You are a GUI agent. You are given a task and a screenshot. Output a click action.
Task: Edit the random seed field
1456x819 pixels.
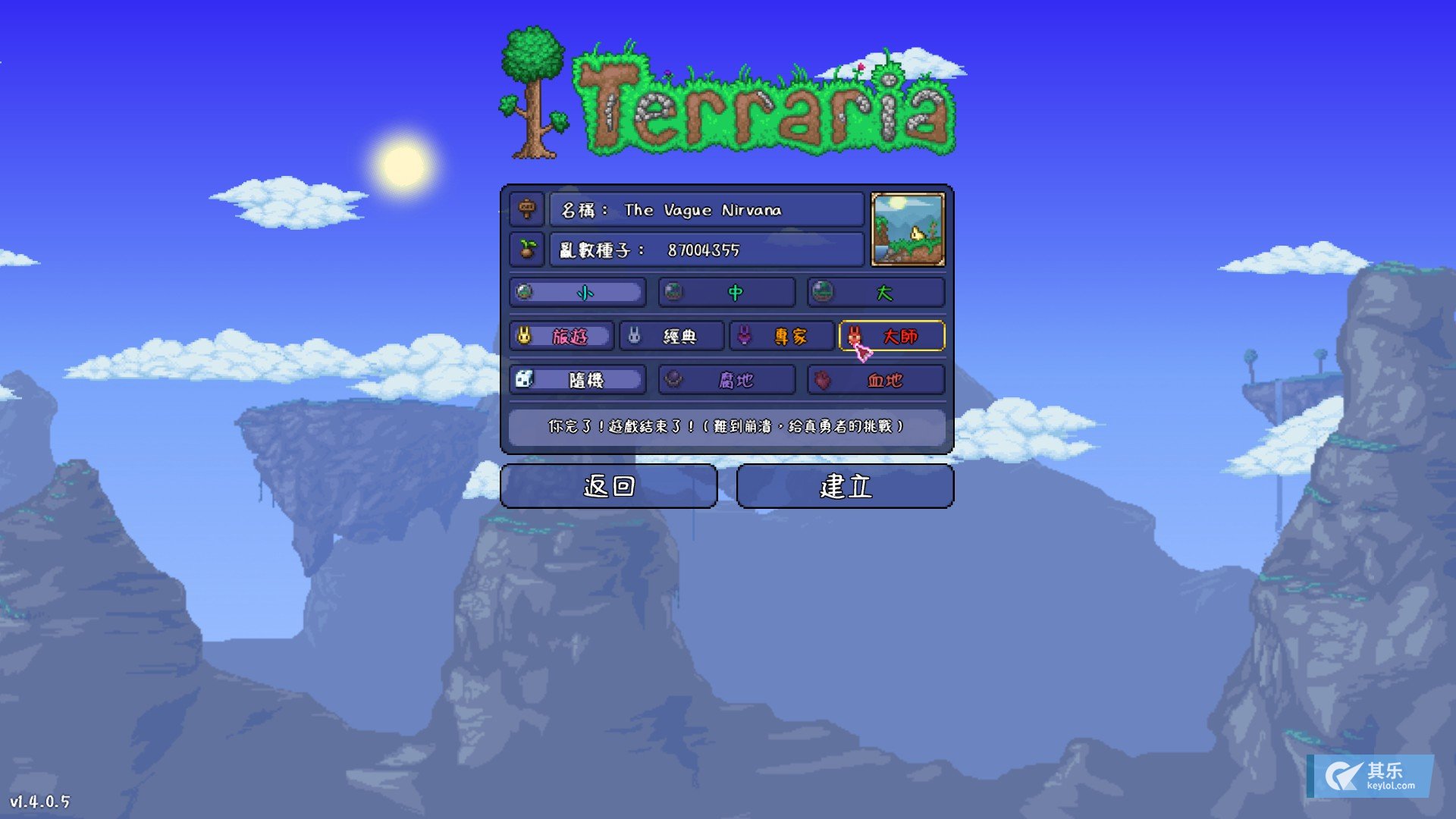click(x=706, y=249)
